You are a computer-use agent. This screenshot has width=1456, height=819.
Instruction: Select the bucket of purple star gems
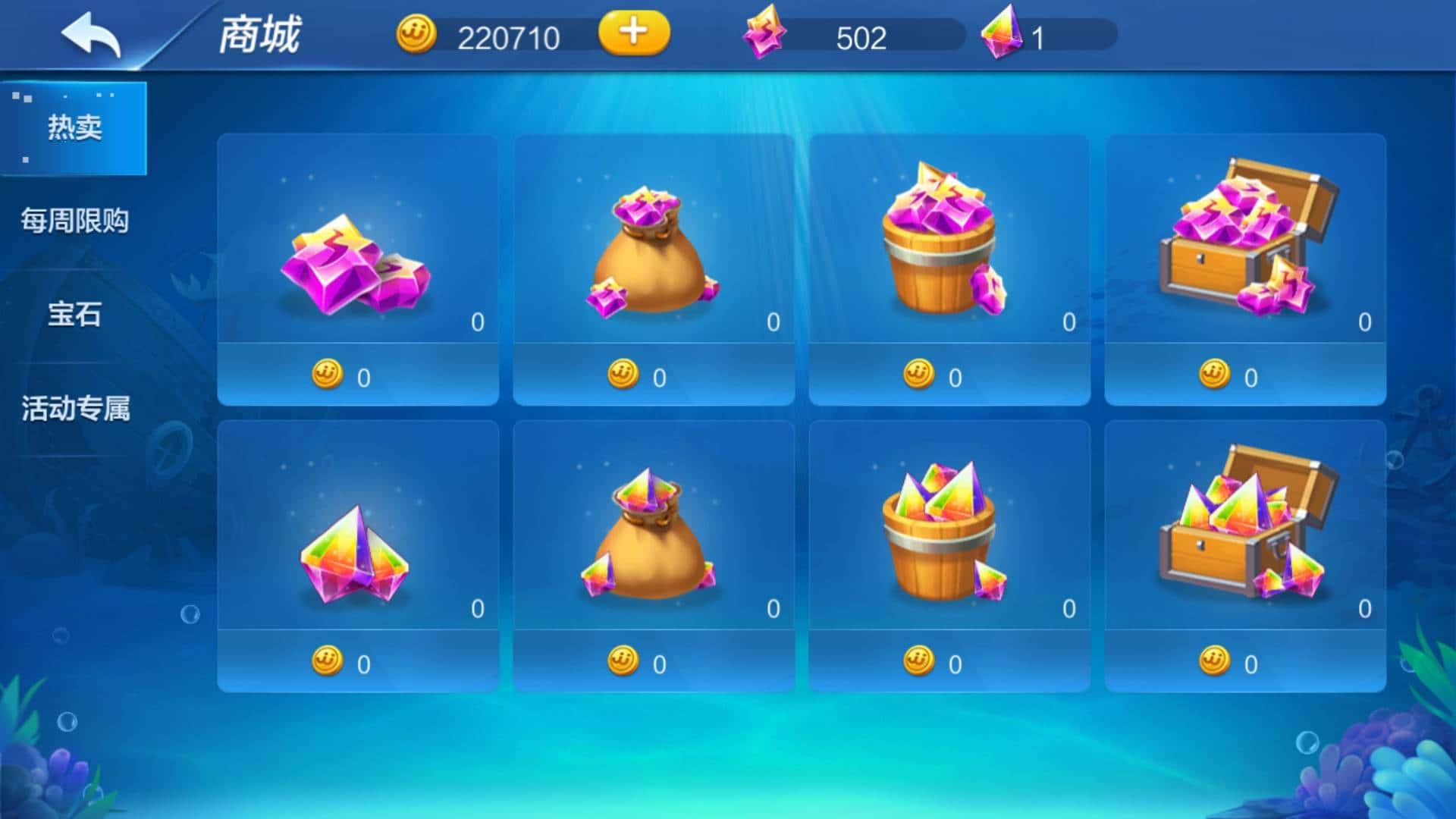(949, 269)
